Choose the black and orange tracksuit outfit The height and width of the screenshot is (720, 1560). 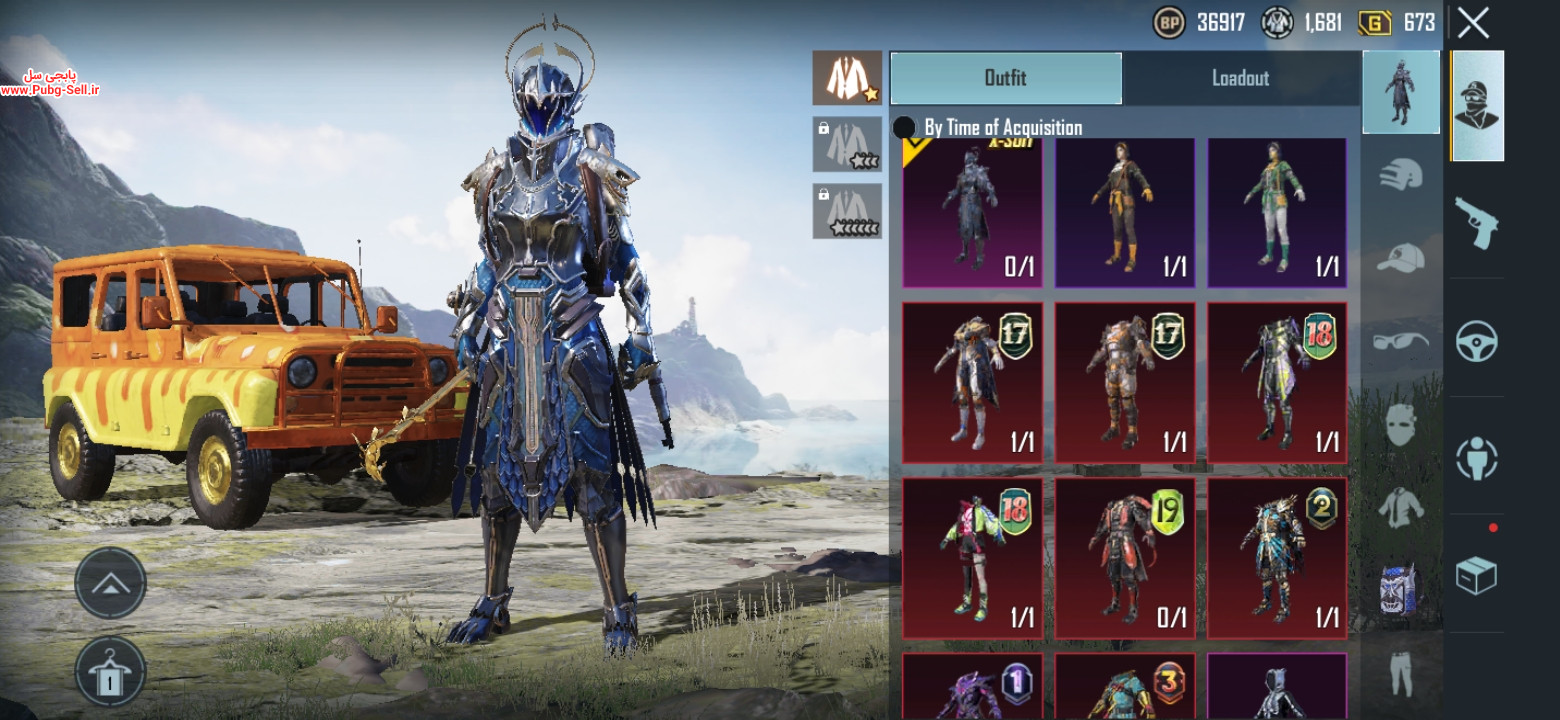1125,213
